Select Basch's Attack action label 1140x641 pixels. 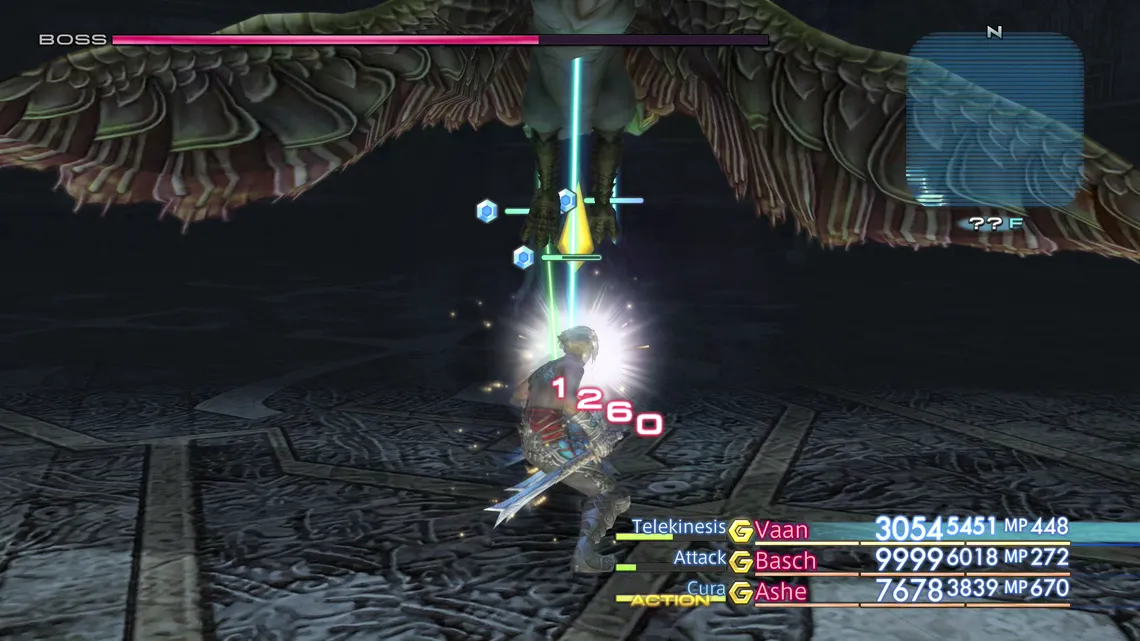(700, 558)
